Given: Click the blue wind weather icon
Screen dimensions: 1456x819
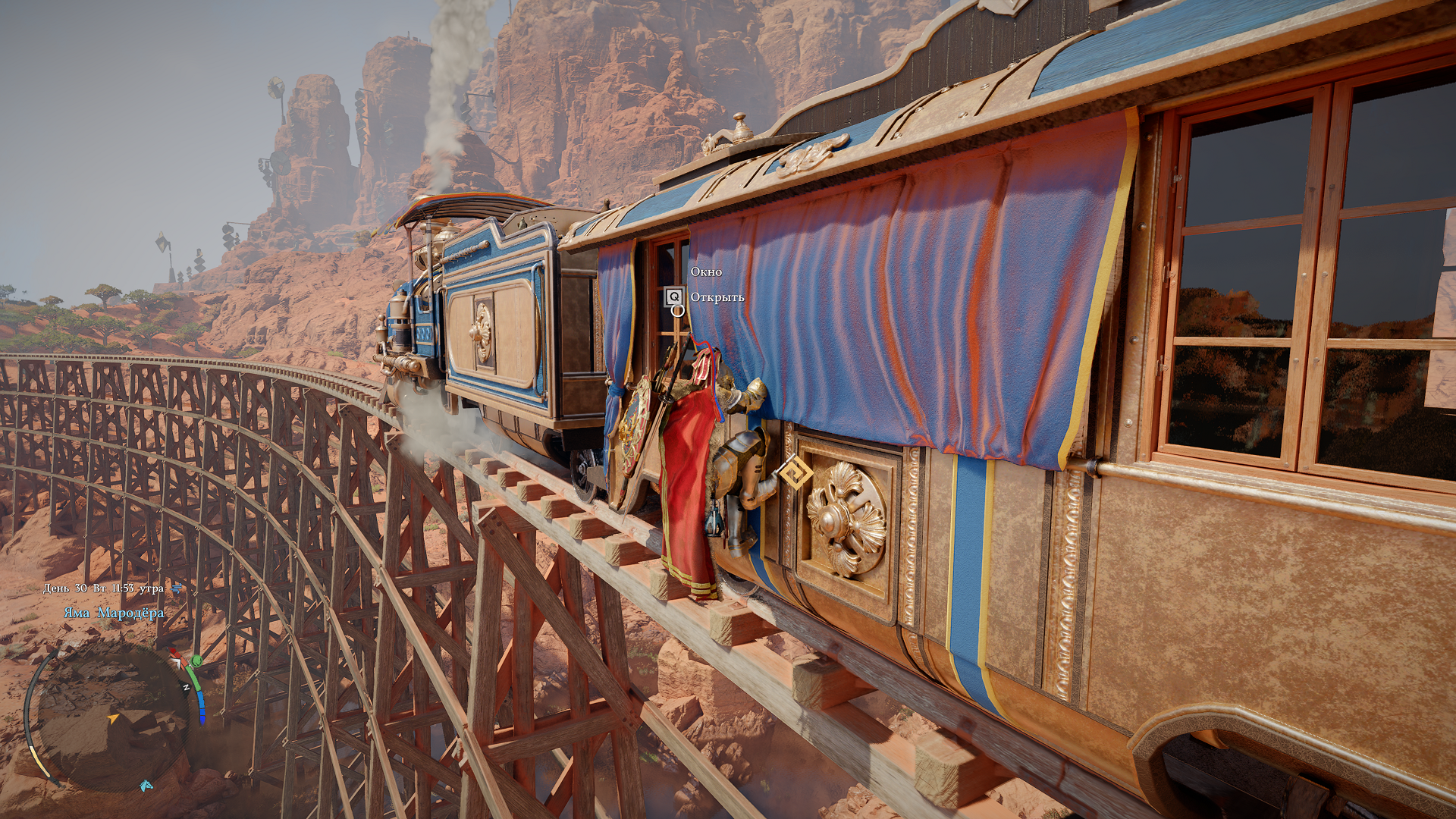Looking at the screenshot, I should pos(177,588).
